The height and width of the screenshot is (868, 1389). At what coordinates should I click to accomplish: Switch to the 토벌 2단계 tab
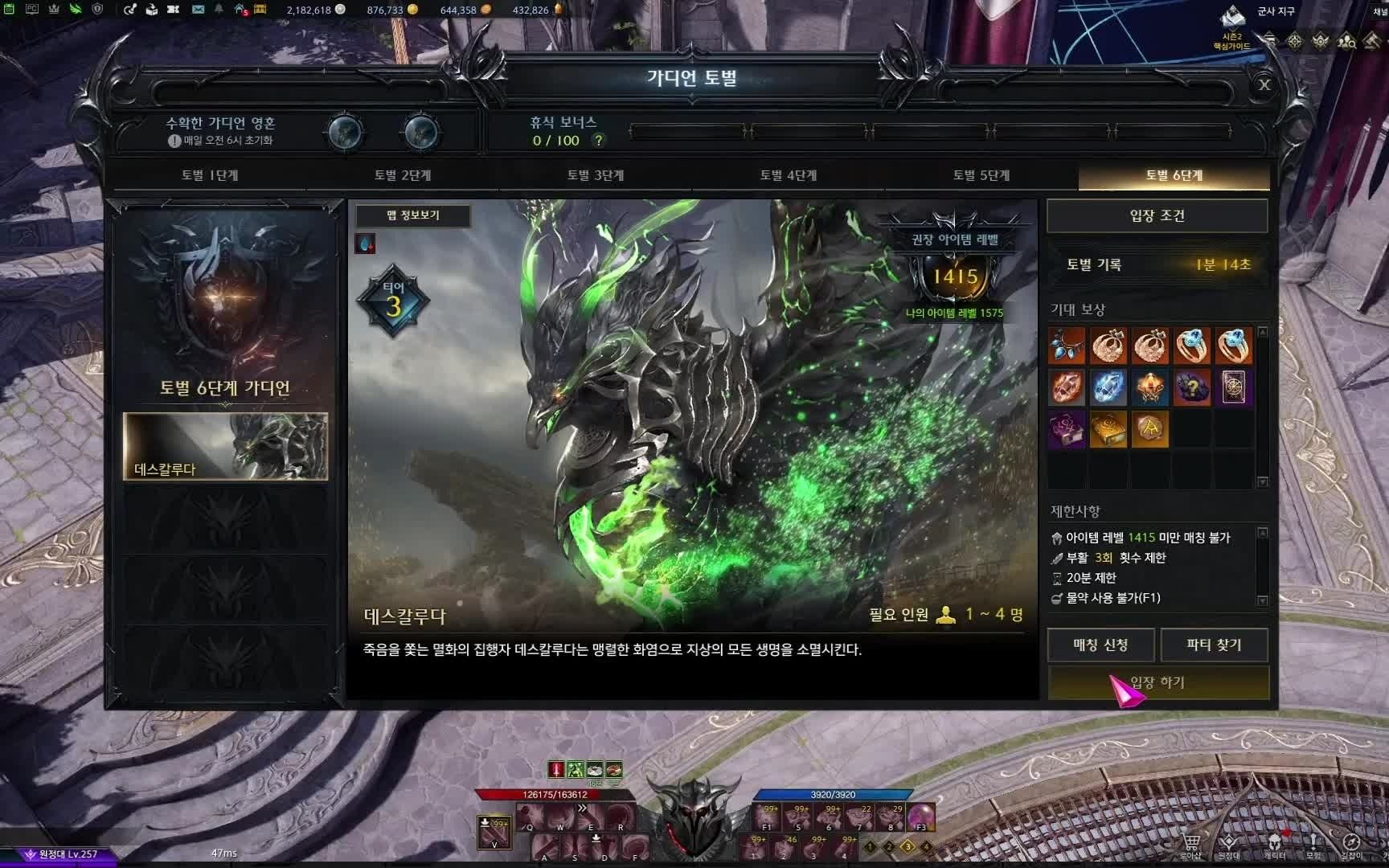pos(403,175)
